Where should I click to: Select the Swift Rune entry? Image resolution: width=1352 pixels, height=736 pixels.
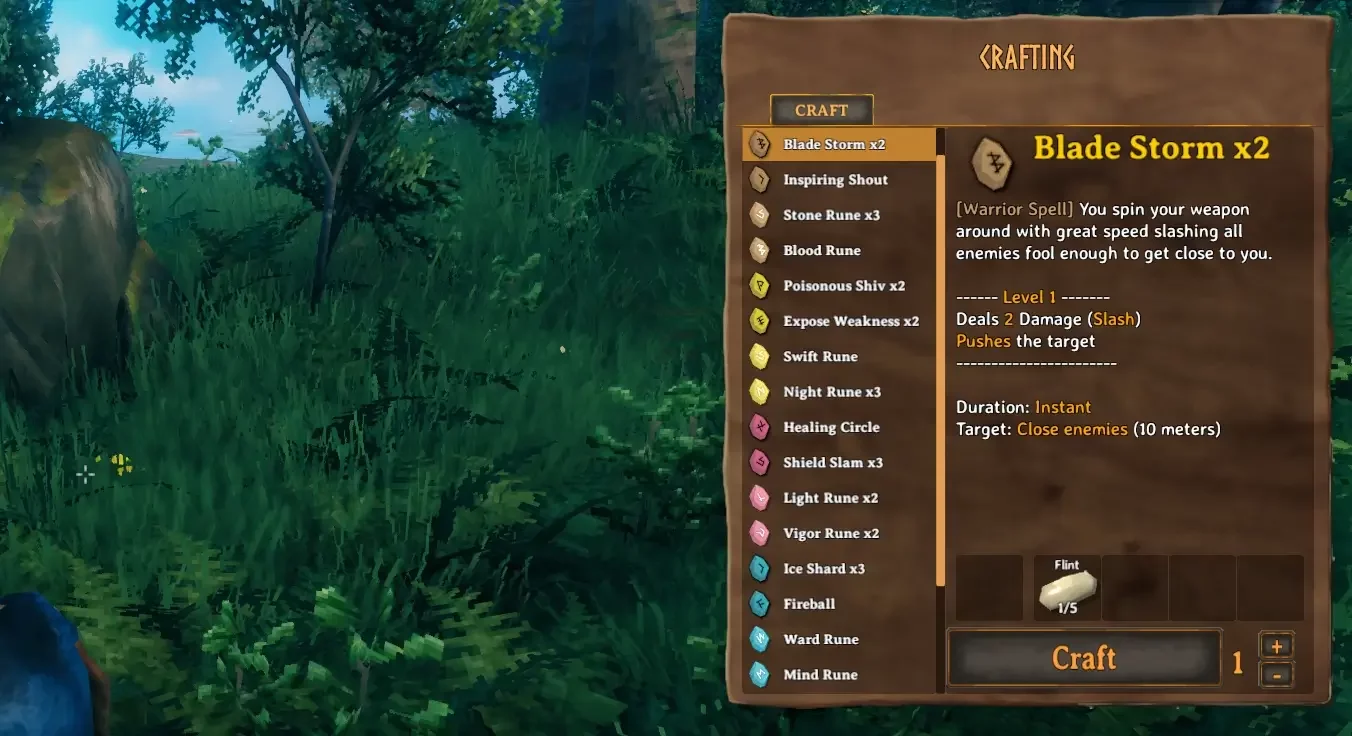(x=820, y=357)
